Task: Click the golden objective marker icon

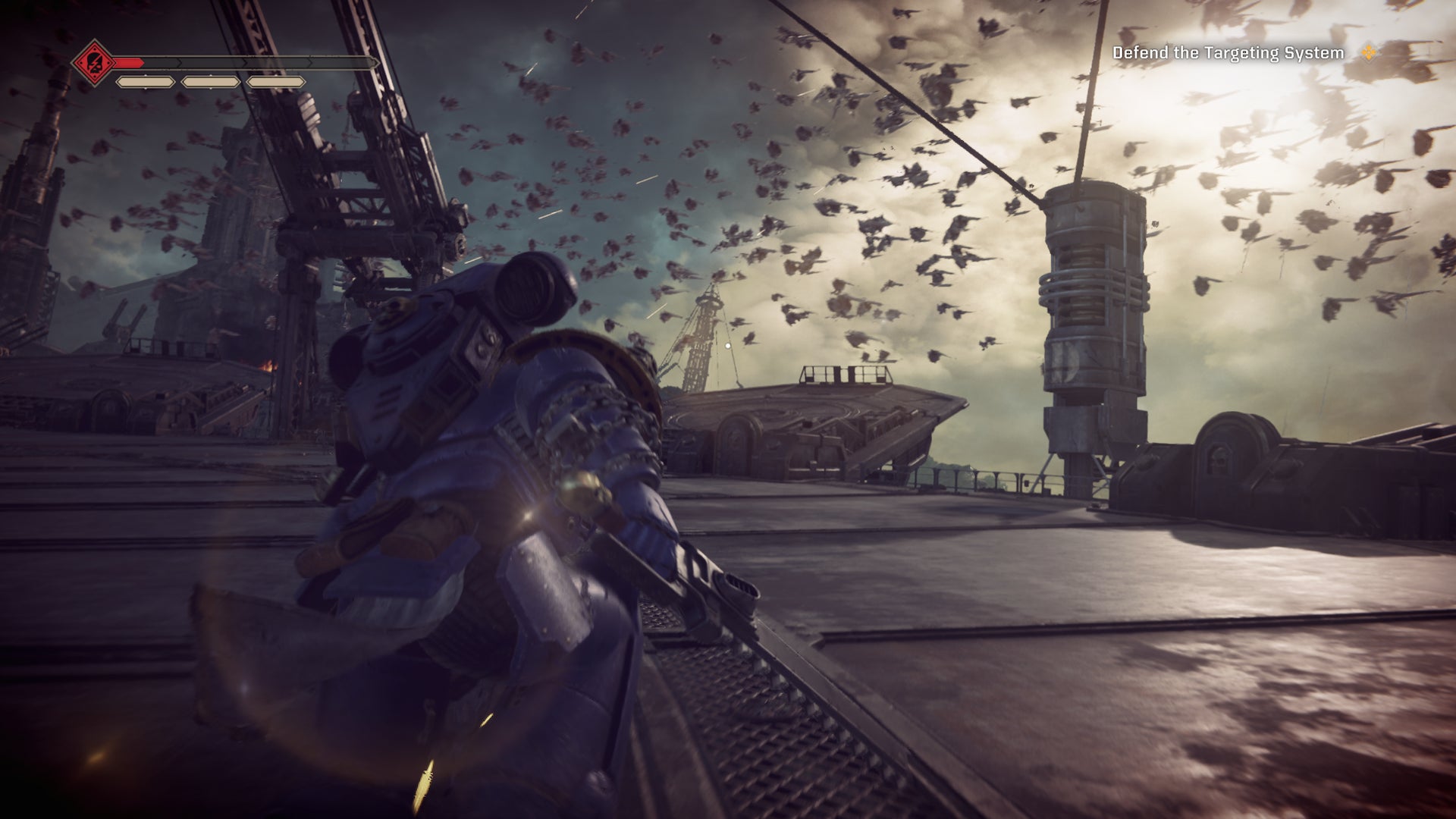Action: pyautogui.click(x=1370, y=52)
